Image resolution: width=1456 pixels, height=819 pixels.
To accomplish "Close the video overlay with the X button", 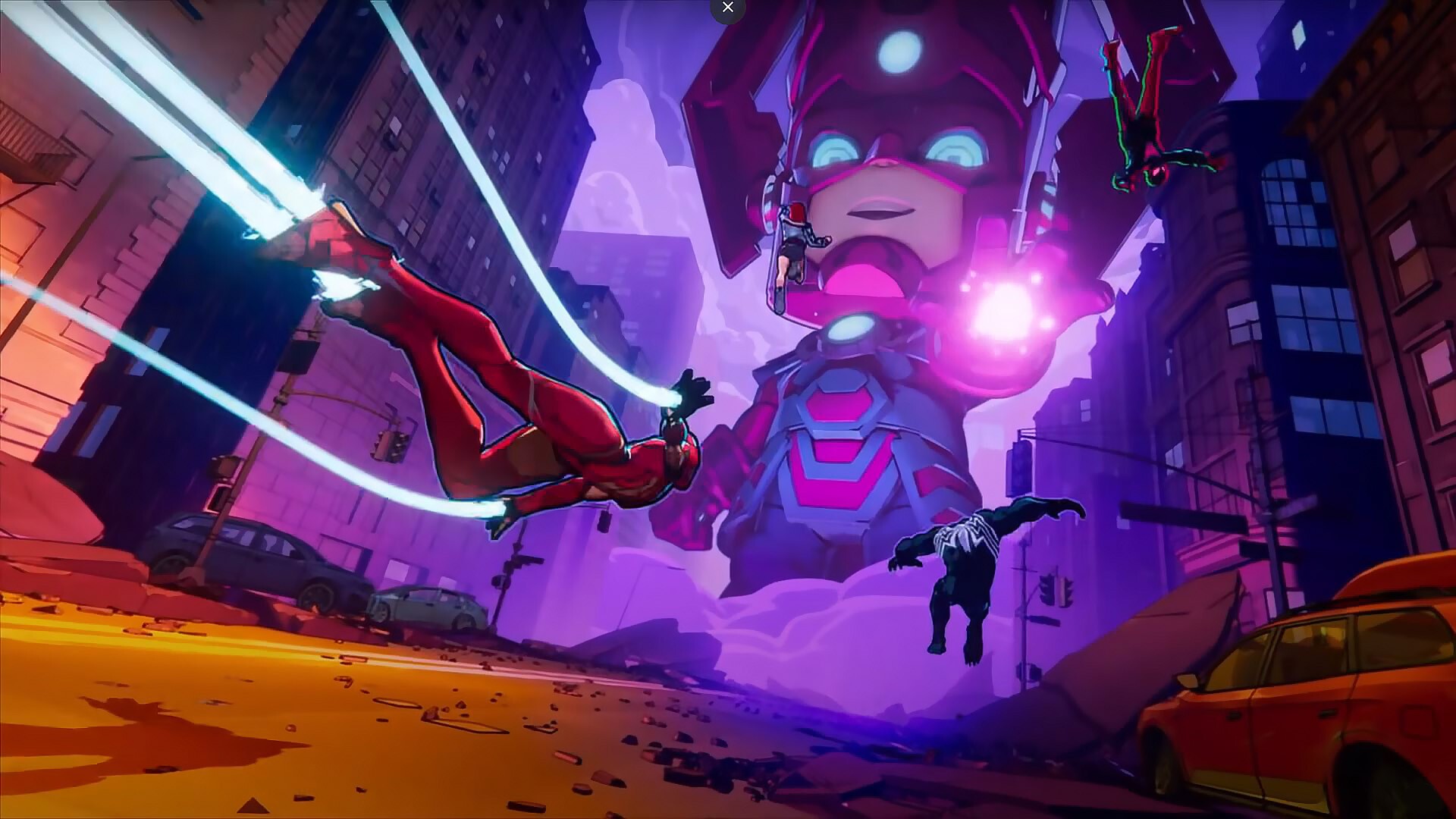I will pos(728,8).
